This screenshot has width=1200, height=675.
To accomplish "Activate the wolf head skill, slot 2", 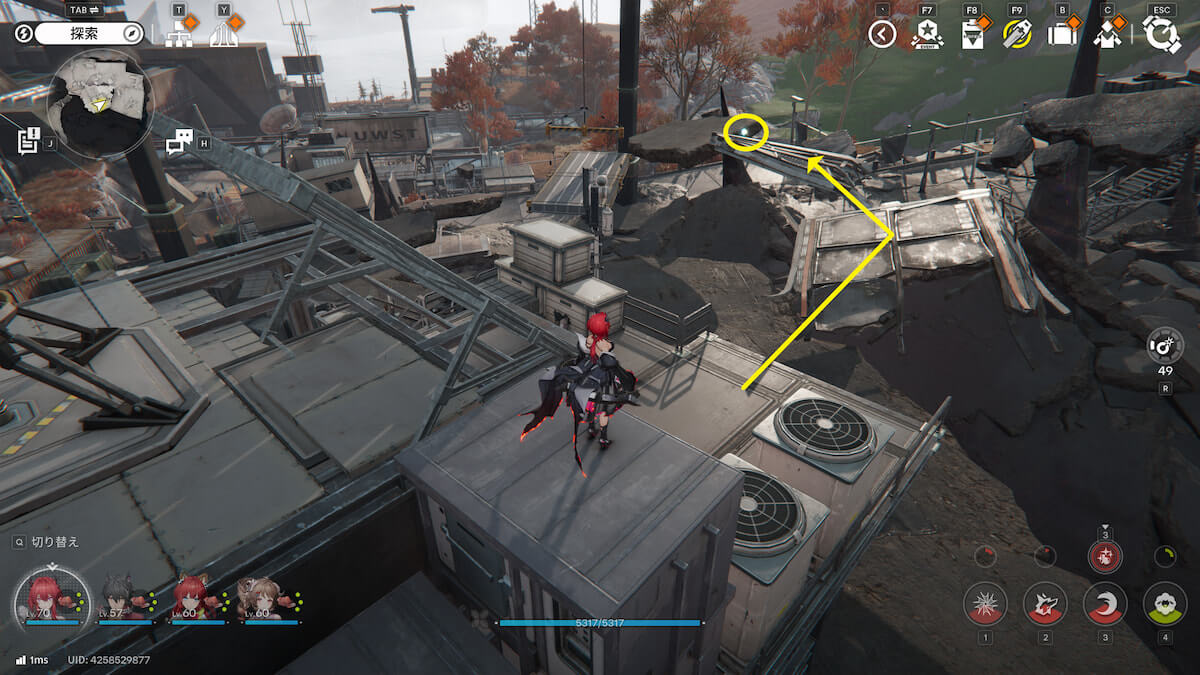I will (1045, 604).
